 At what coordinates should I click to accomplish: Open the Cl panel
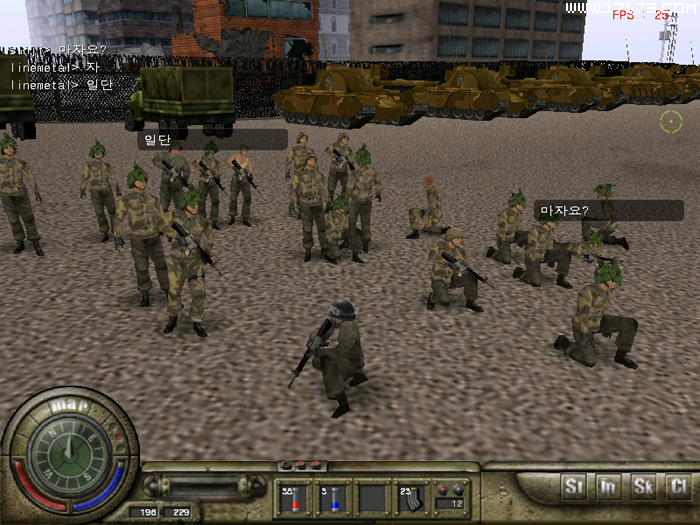(x=678, y=488)
